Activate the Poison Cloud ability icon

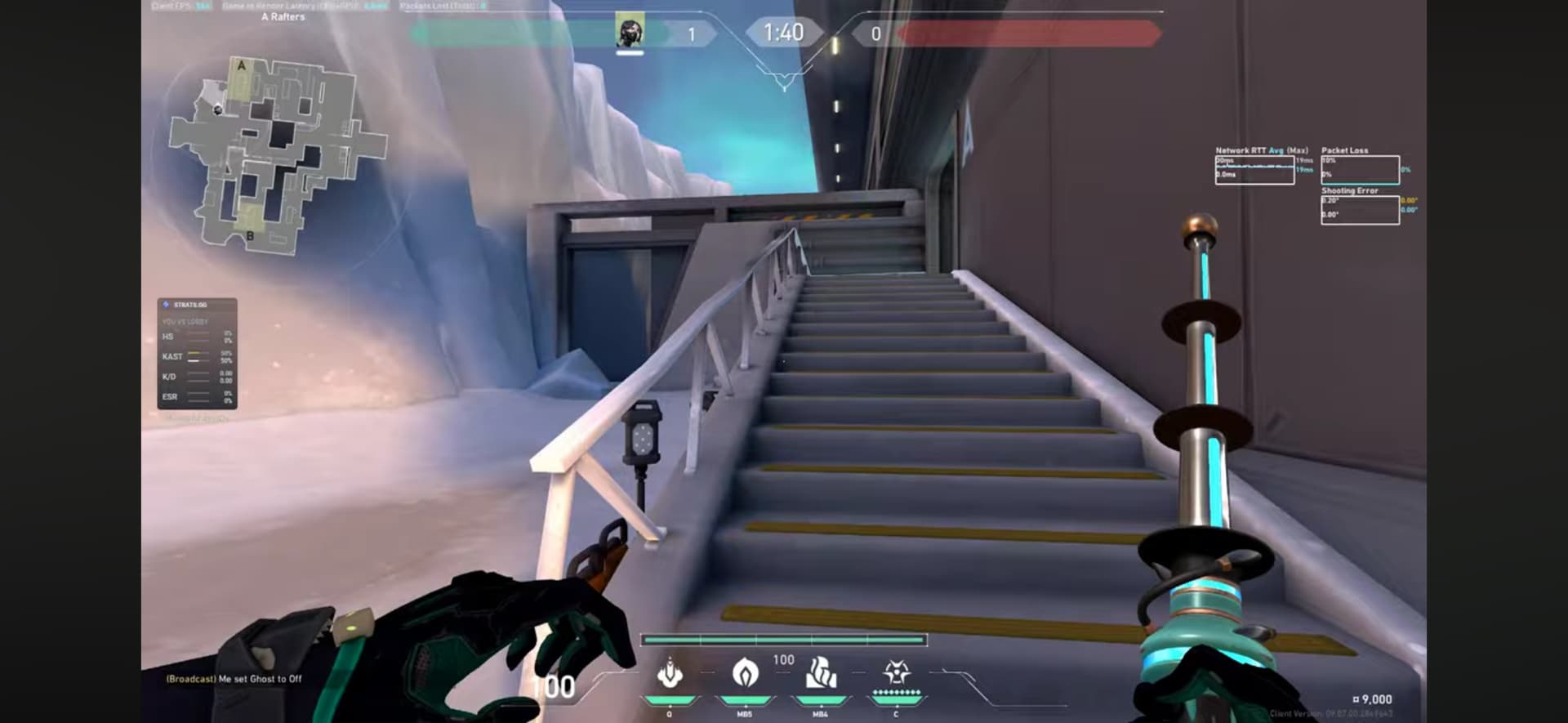pos(745,673)
